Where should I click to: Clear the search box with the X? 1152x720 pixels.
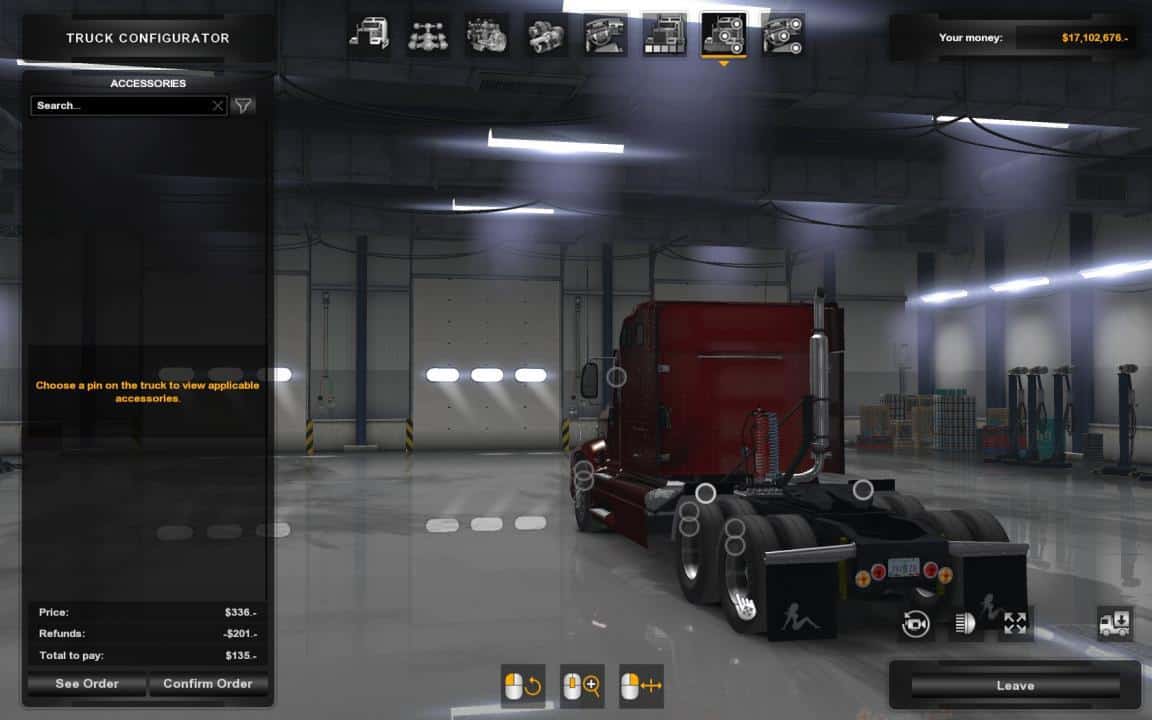coord(218,105)
